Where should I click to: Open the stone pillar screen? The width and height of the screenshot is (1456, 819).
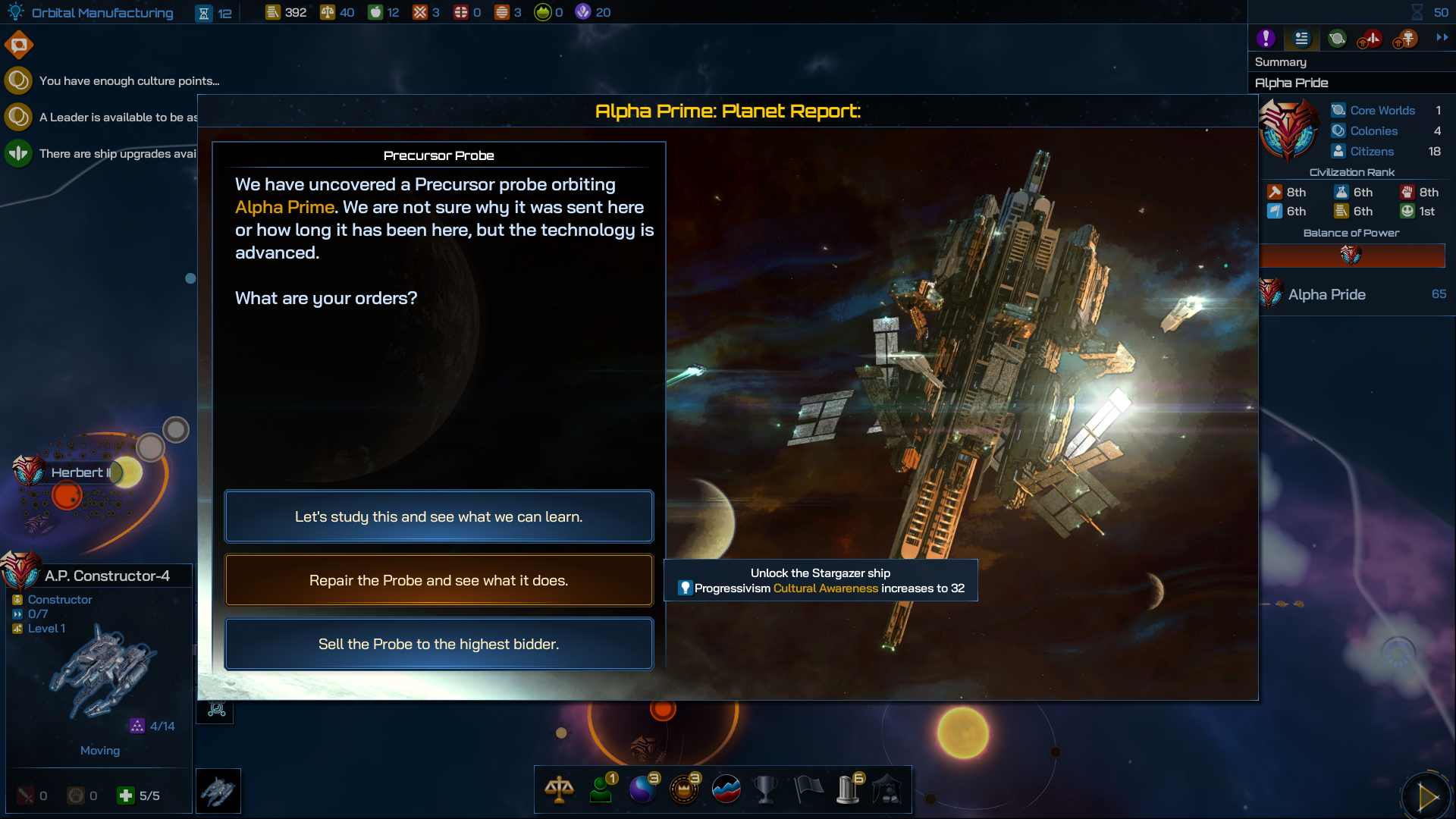coord(849,789)
